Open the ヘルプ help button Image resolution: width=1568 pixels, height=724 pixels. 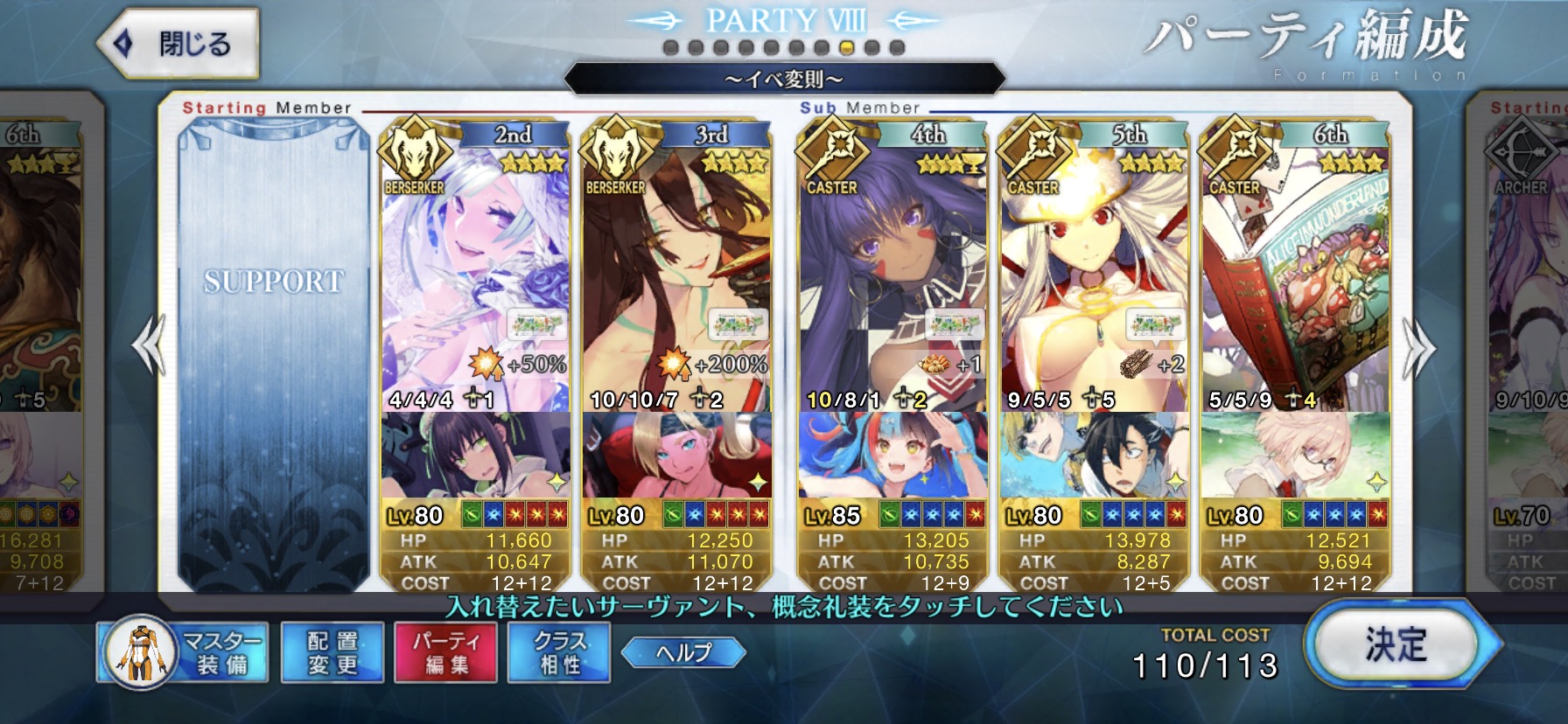[x=683, y=652]
